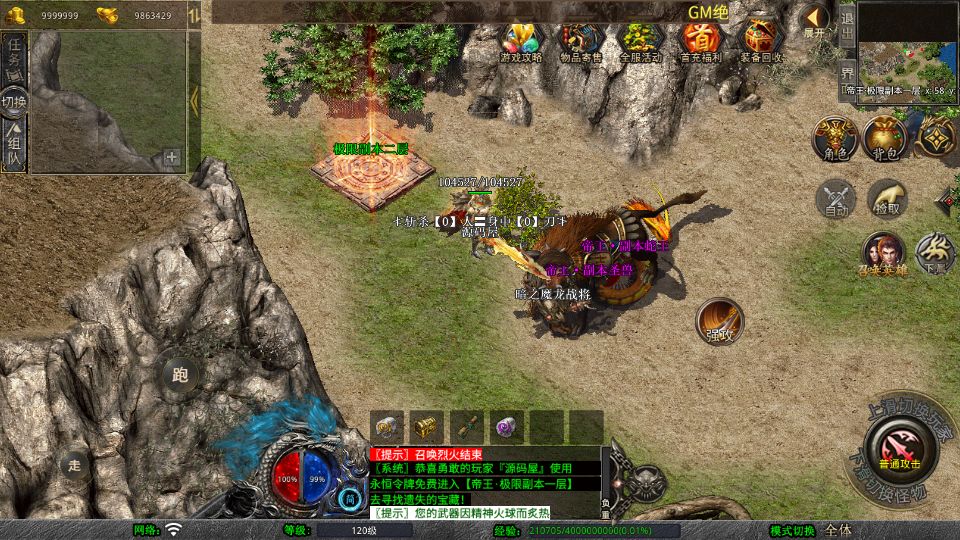Open the 全服活动 server events menu

tap(641, 41)
